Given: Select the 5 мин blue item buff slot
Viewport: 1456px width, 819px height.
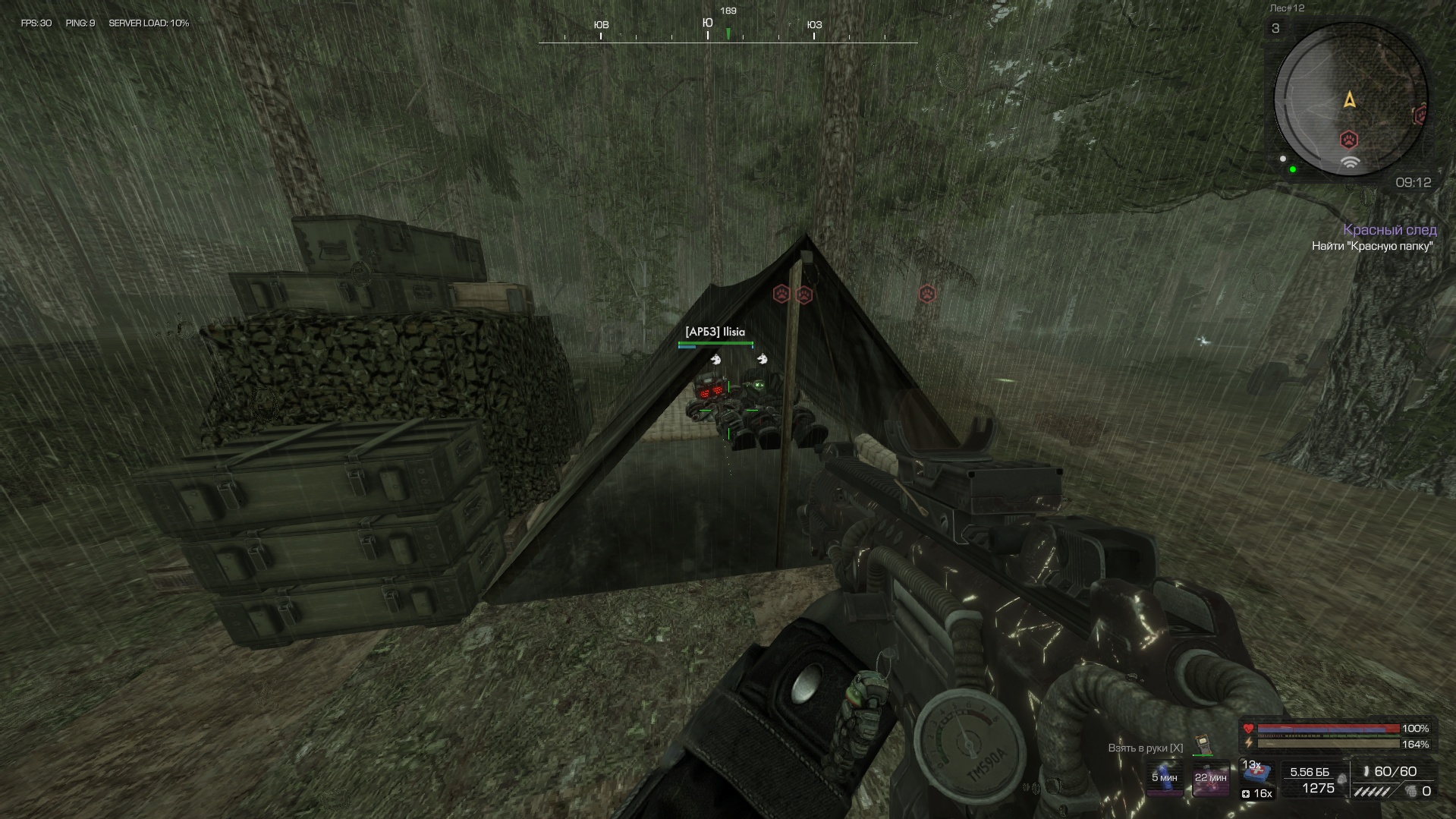Looking at the screenshot, I should coord(1164,779).
